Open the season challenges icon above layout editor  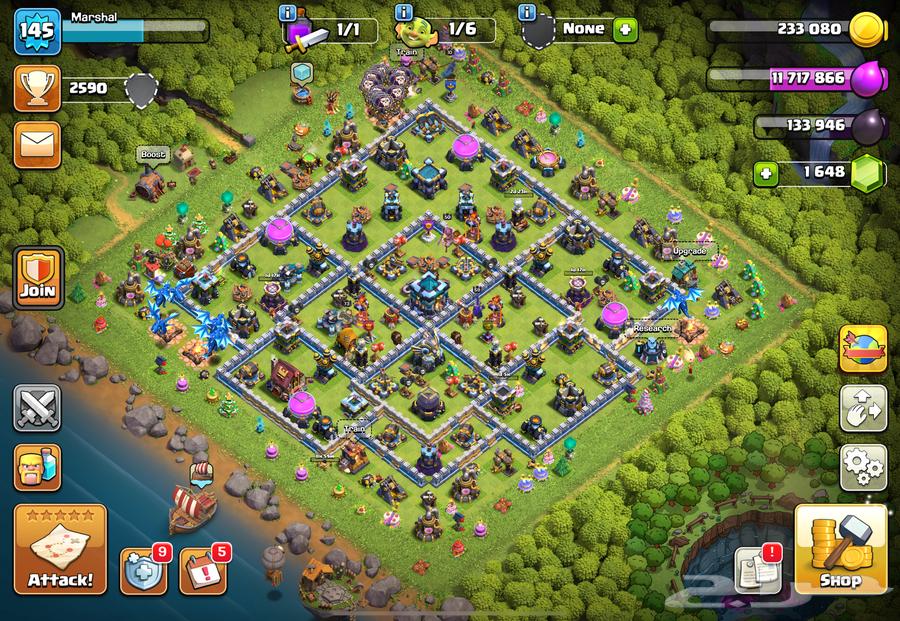click(862, 349)
